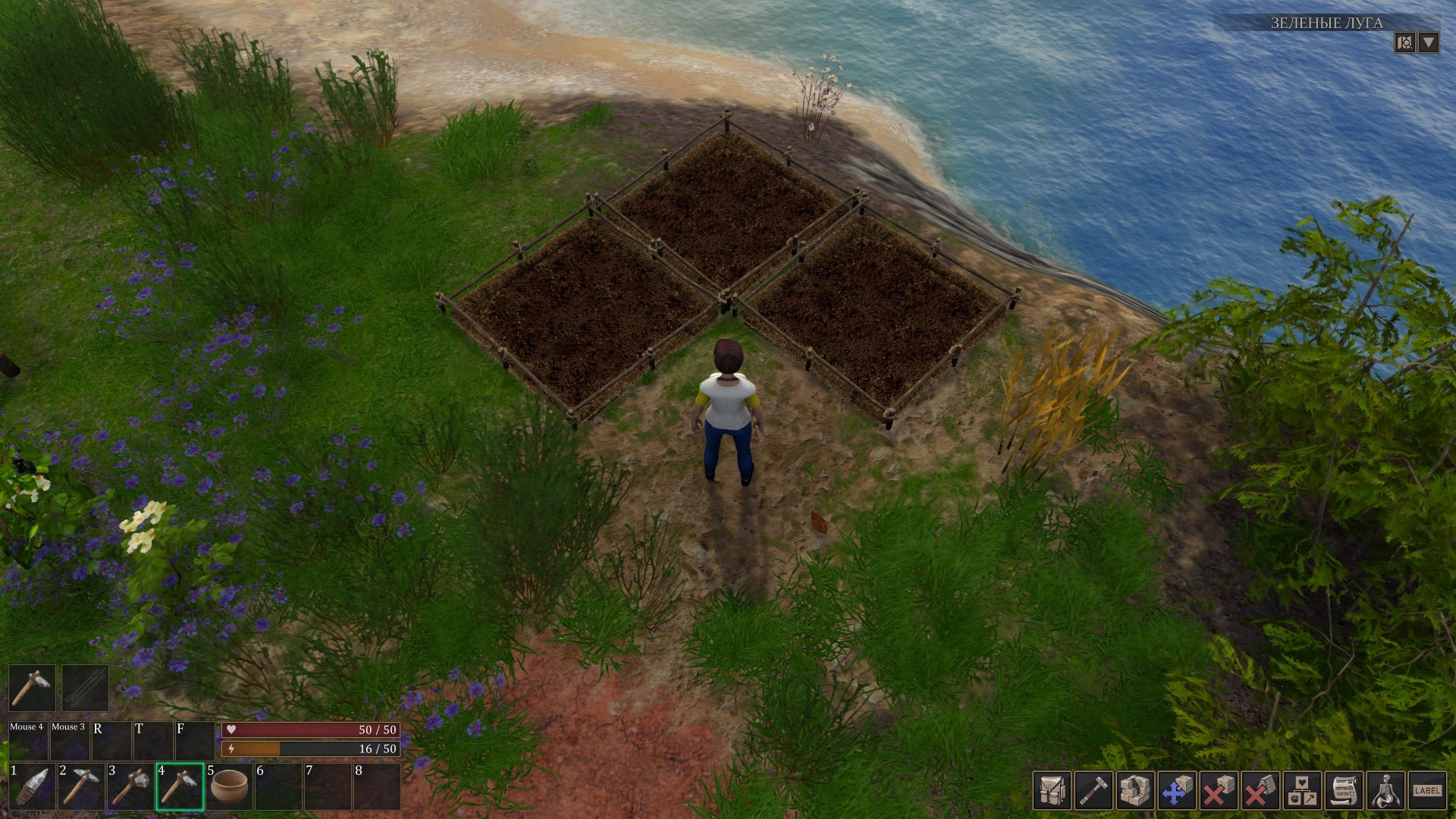The image size is (1456, 819).
Task: Toggle the LABEL button
Action: 1427,791
